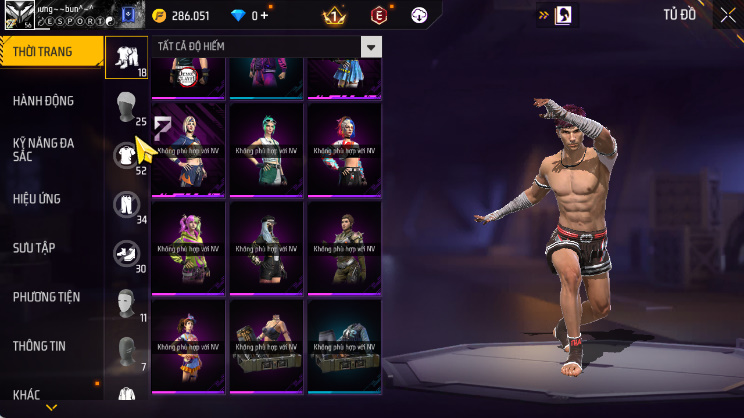Close the Tủ Đồ vault screen
Image resolution: width=744 pixels, height=418 pixels.
(x=726, y=15)
